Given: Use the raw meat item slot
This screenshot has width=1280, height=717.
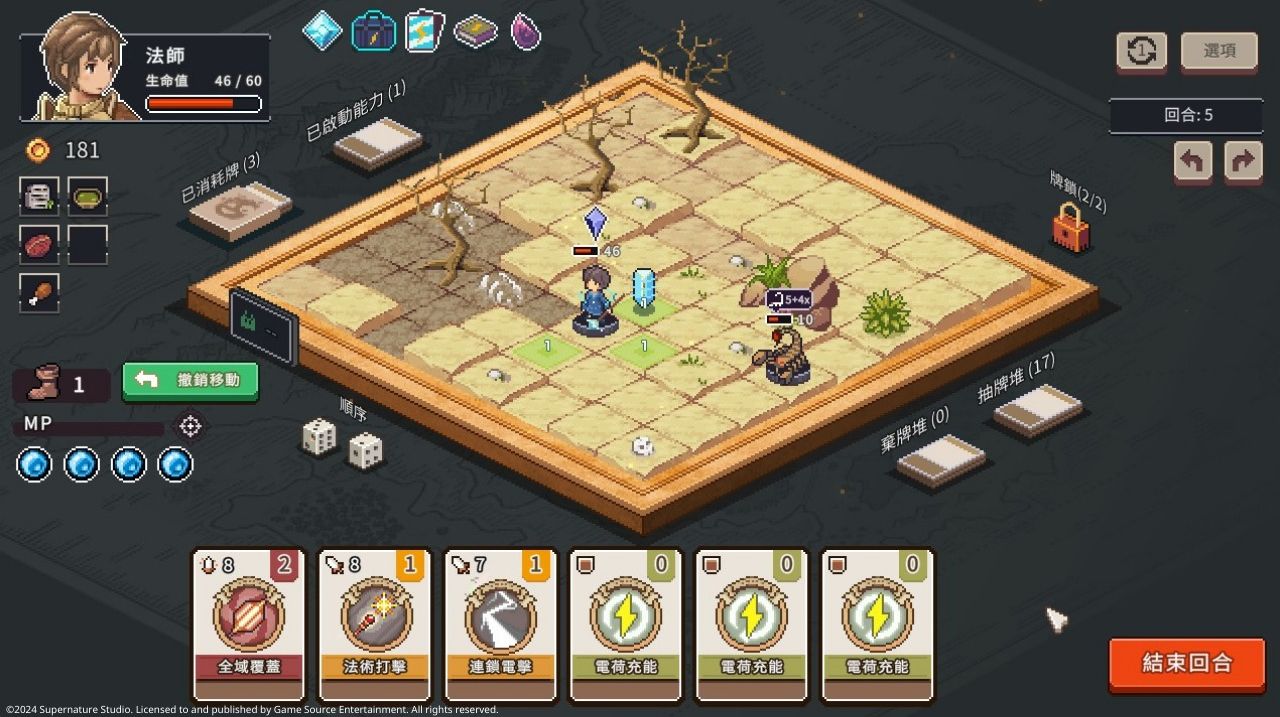Looking at the screenshot, I should point(39,244).
